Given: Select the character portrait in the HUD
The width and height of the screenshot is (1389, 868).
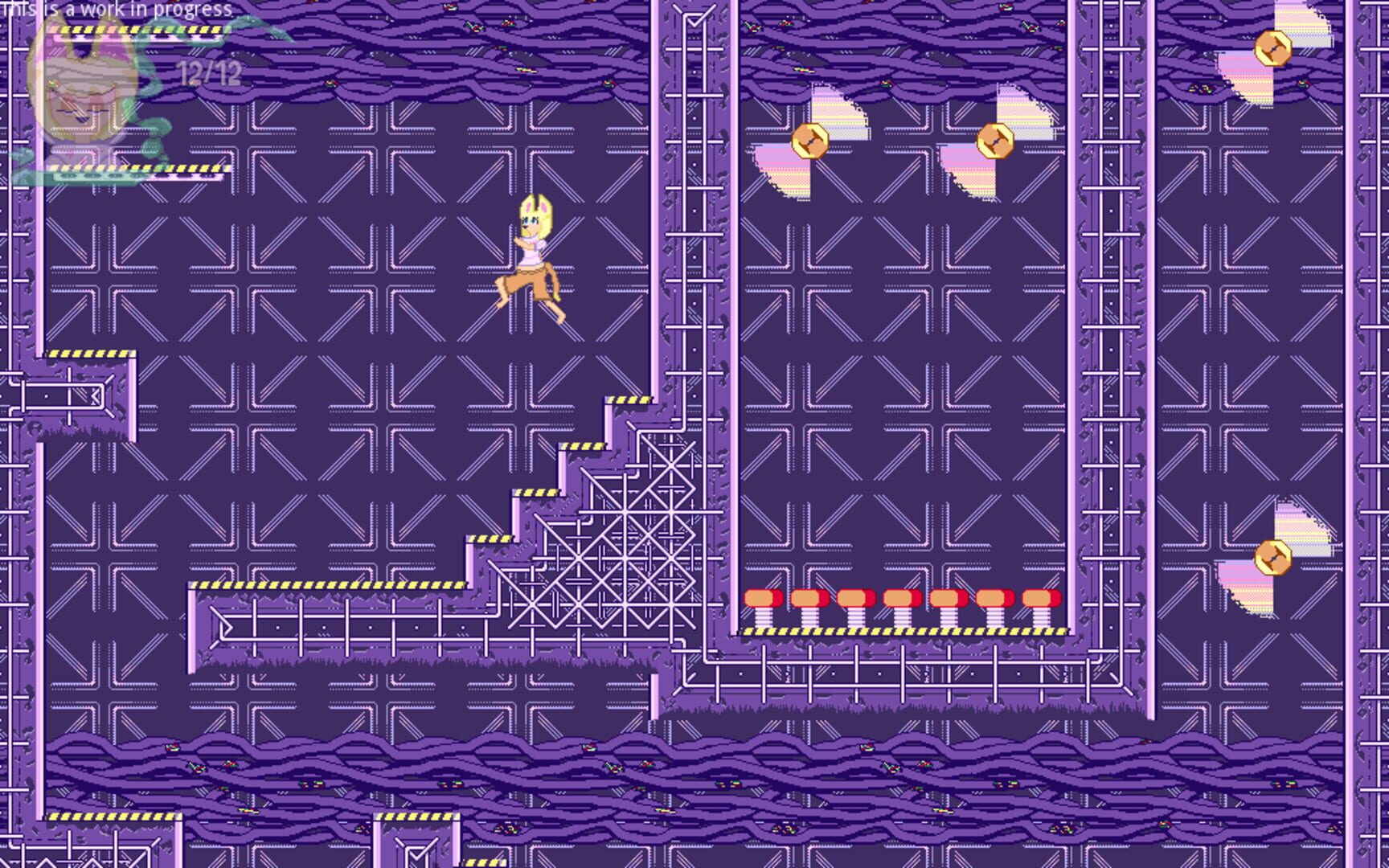Looking at the screenshot, I should tap(84, 88).
